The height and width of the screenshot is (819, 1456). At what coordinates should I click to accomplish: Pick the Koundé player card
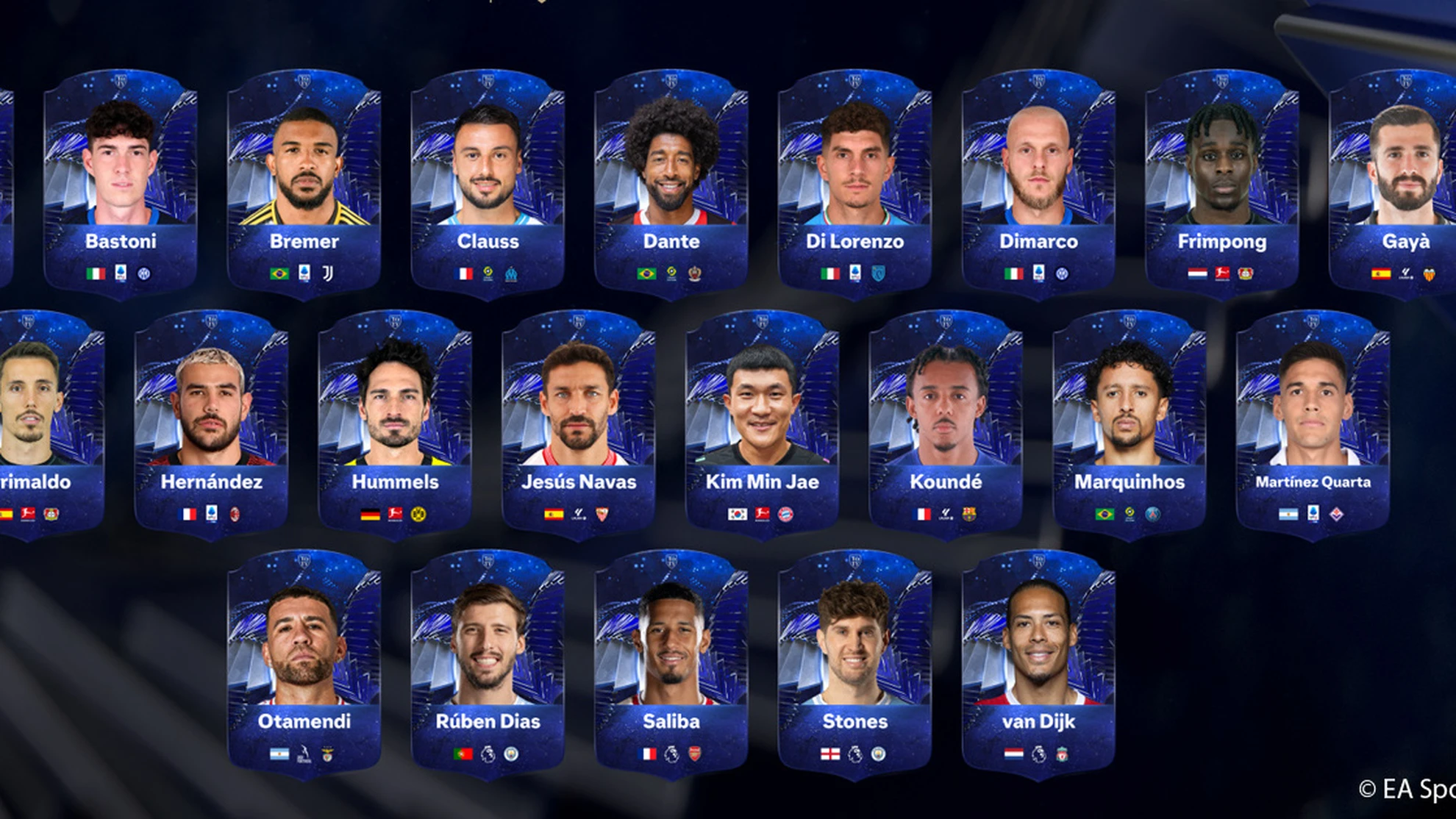coord(946,424)
